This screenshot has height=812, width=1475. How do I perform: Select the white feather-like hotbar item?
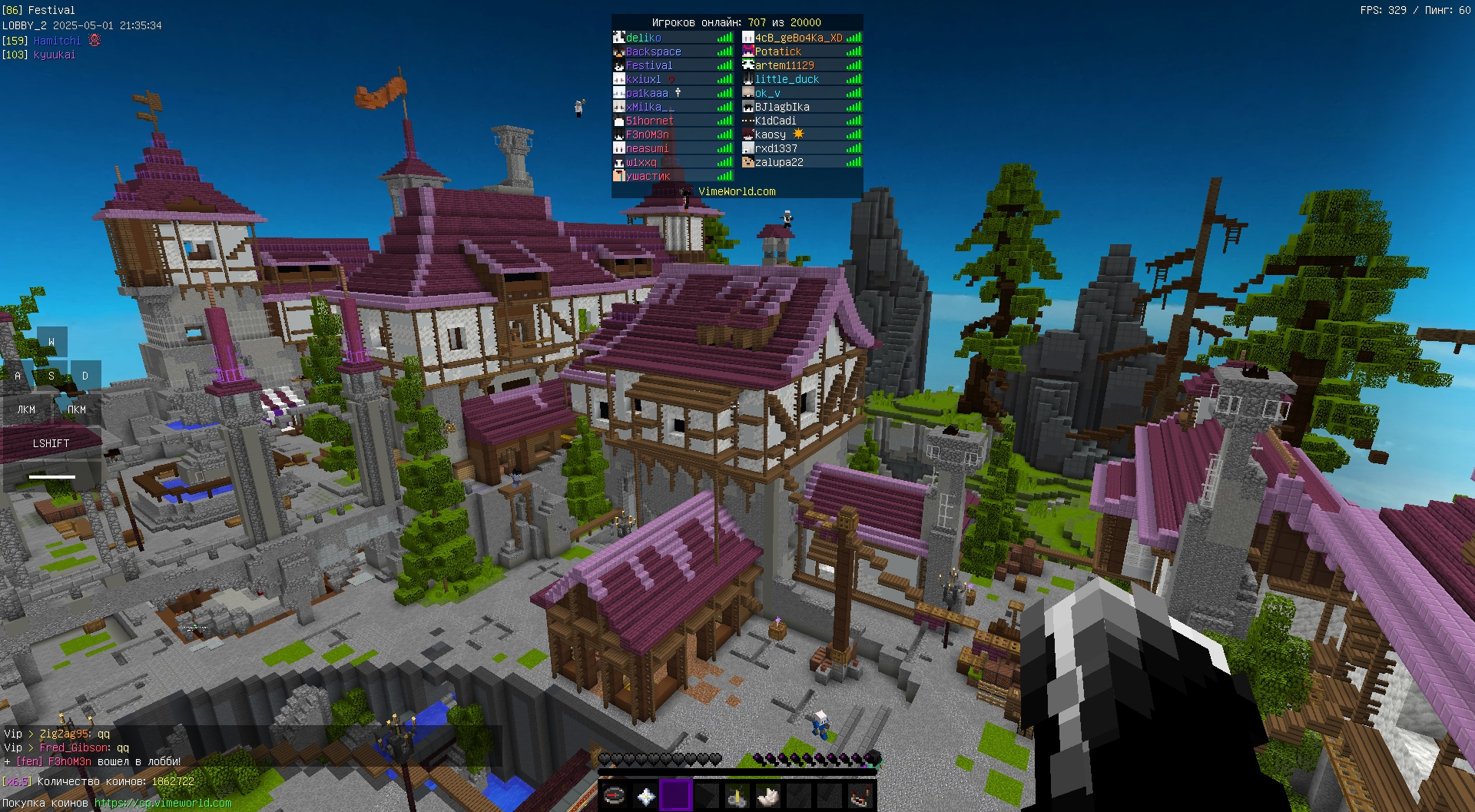click(768, 797)
